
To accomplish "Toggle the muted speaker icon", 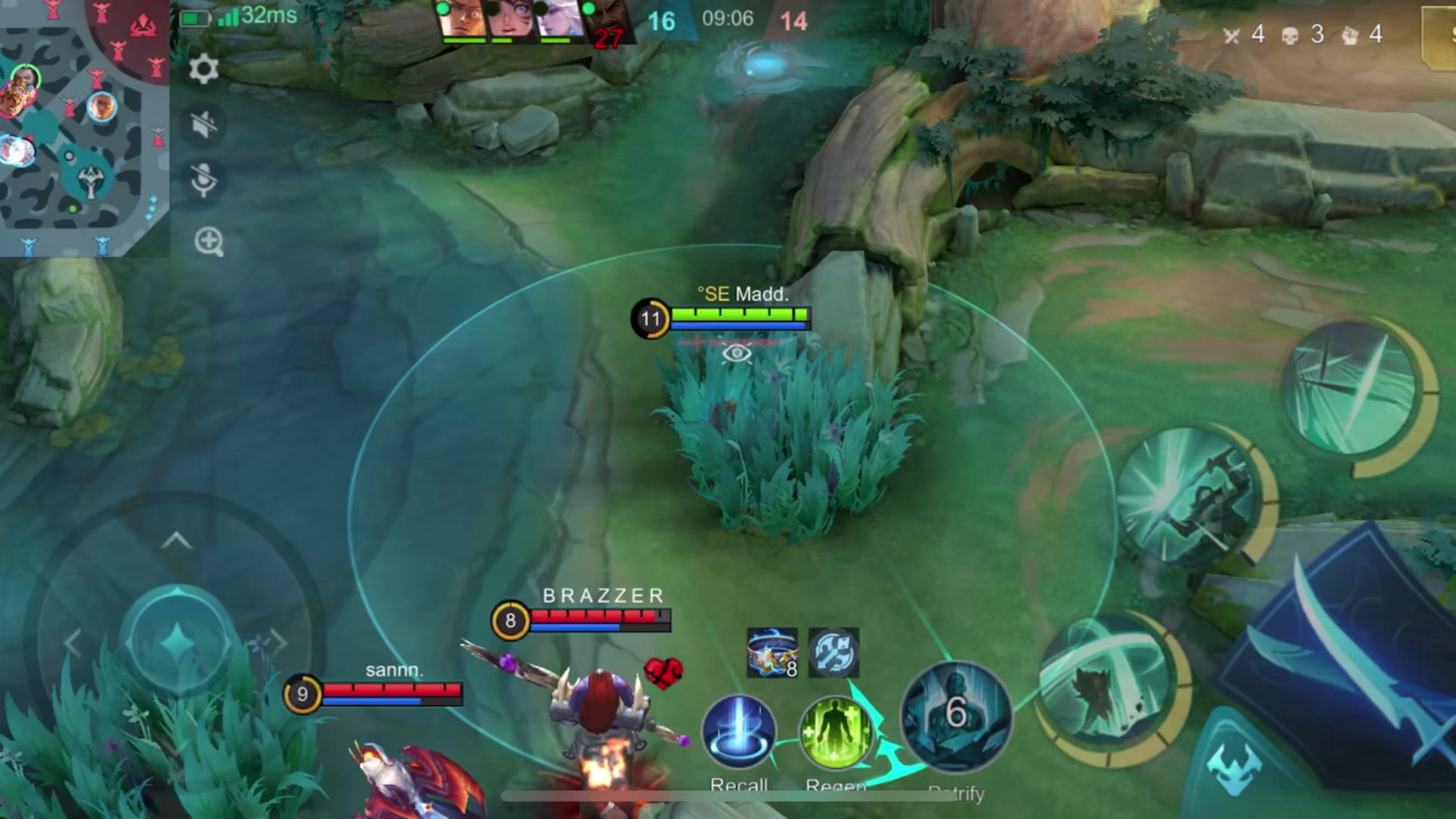I will coord(203,124).
